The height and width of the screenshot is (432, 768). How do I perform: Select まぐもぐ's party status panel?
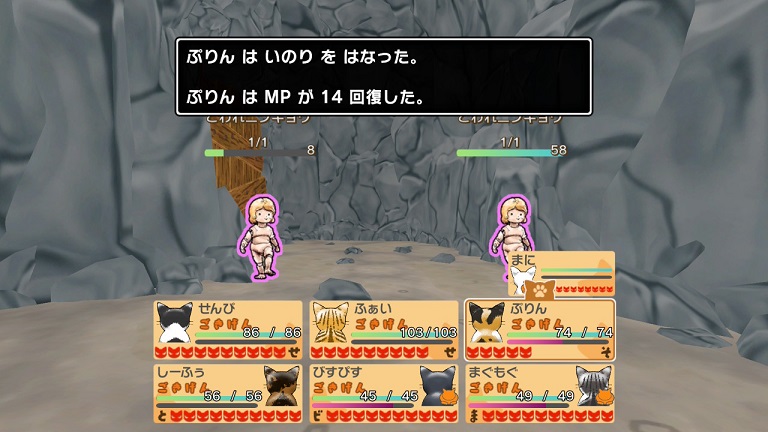[x=540, y=393]
